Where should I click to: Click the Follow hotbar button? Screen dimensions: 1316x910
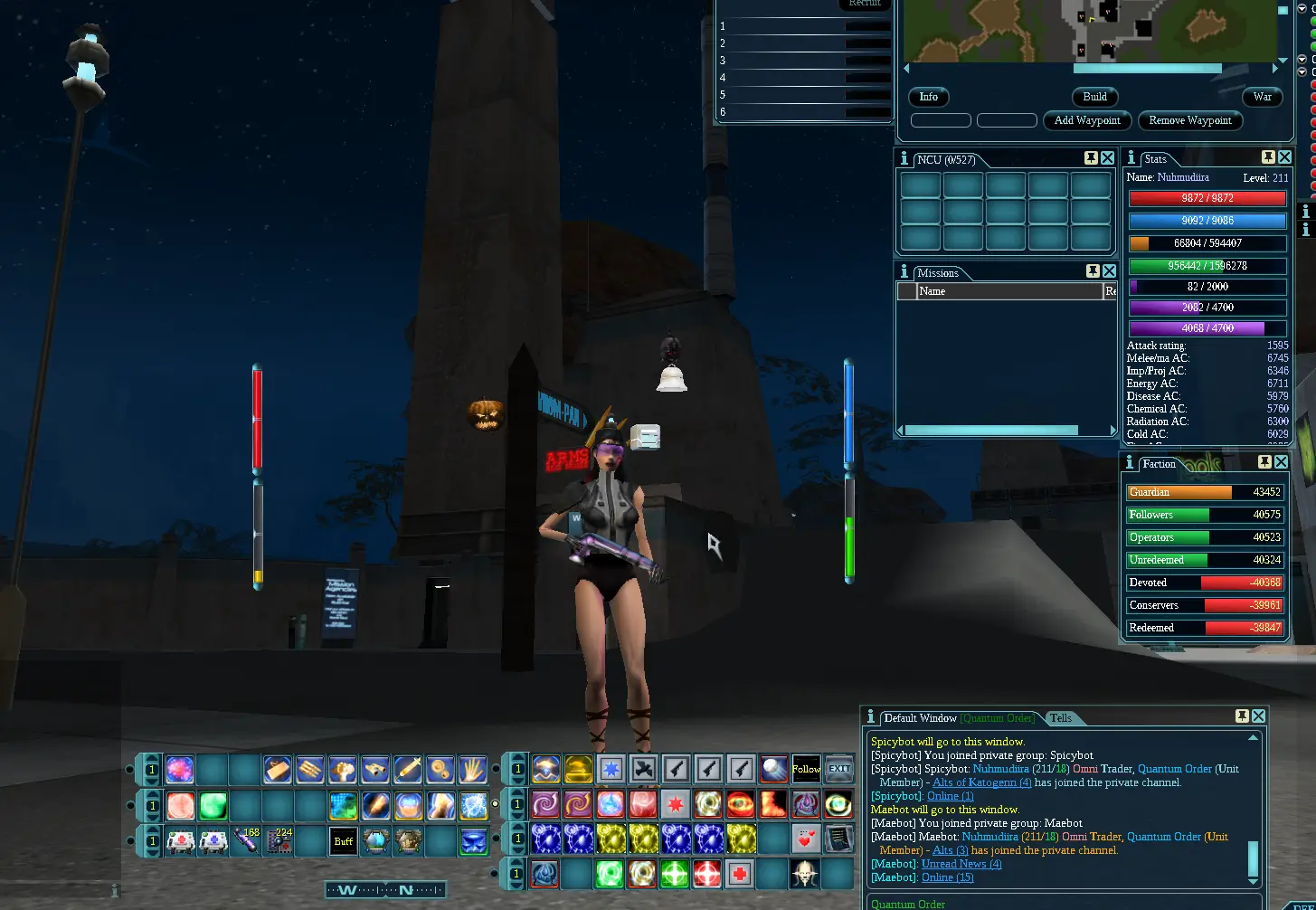pos(806,770)
